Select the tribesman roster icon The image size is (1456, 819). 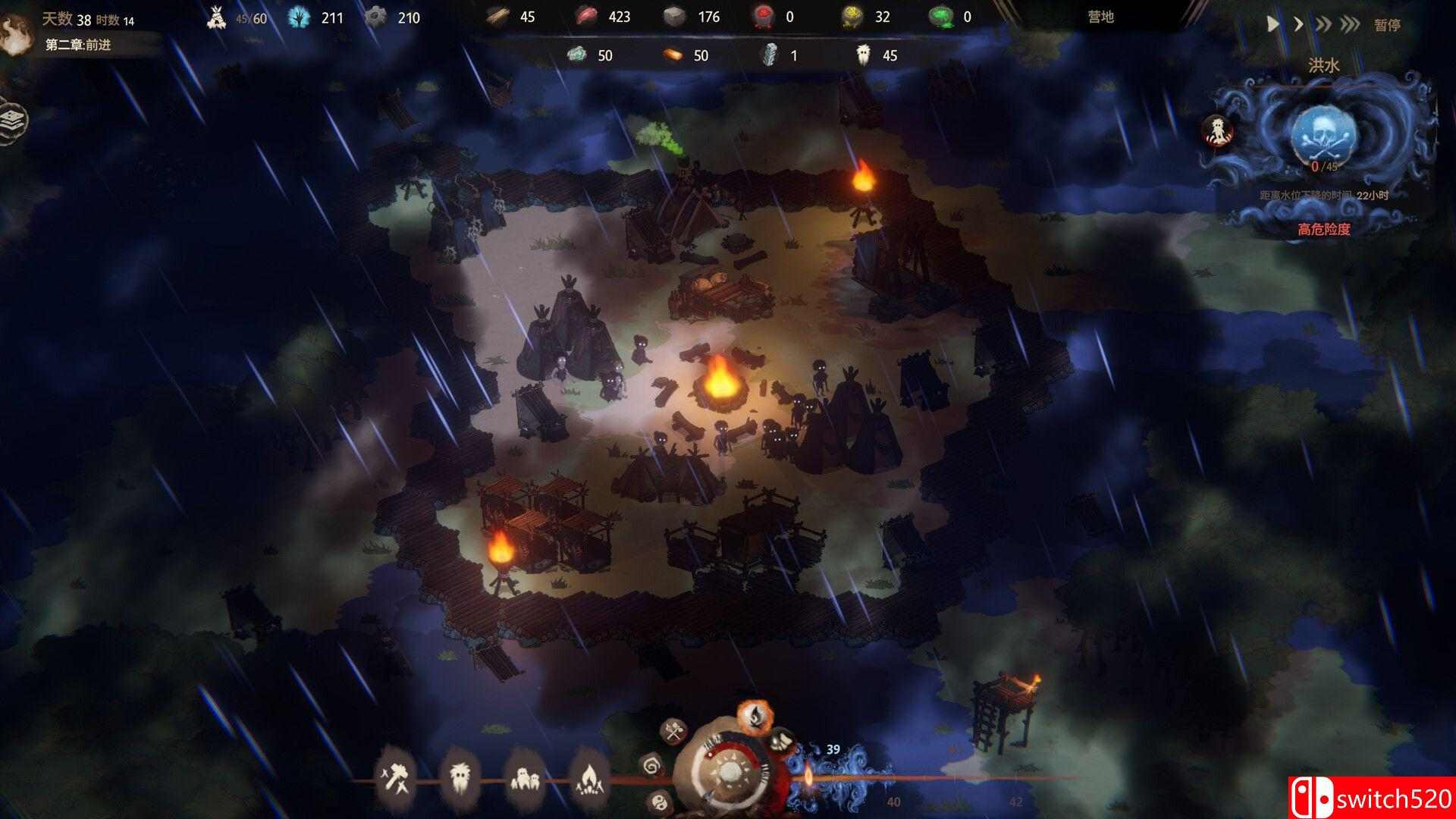pos(460,778)
